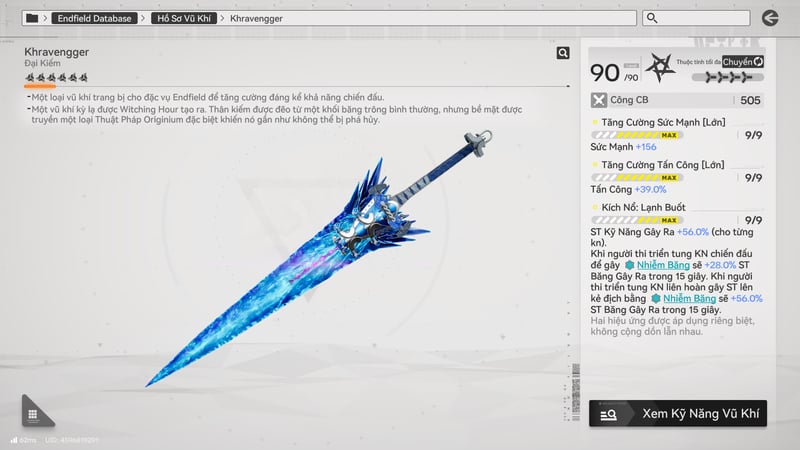
Task: Open the first Nhiễm Băng keyword link
Action: coord(662,265)
